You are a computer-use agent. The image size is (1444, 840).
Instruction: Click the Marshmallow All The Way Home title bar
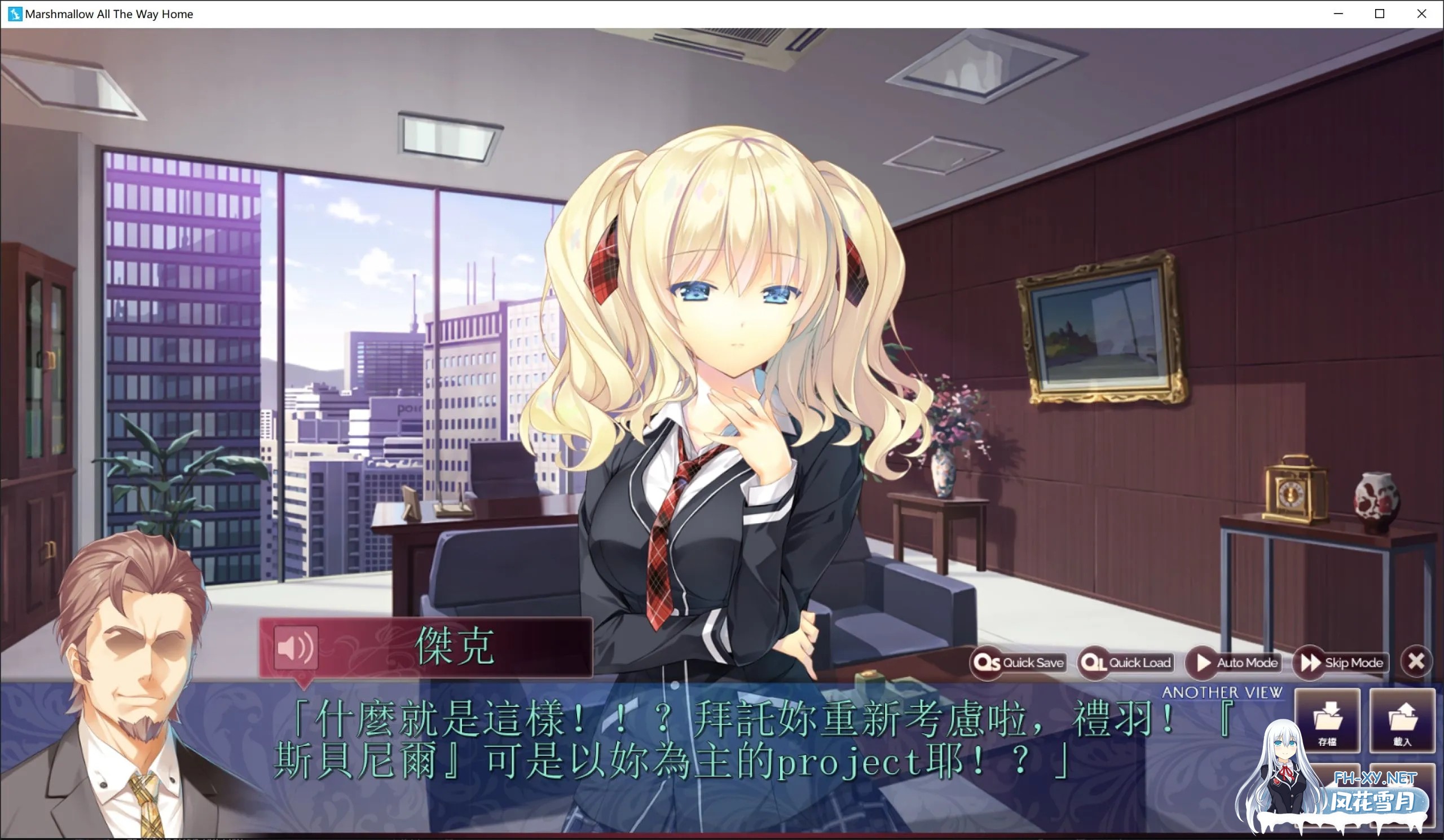[109, 13]
